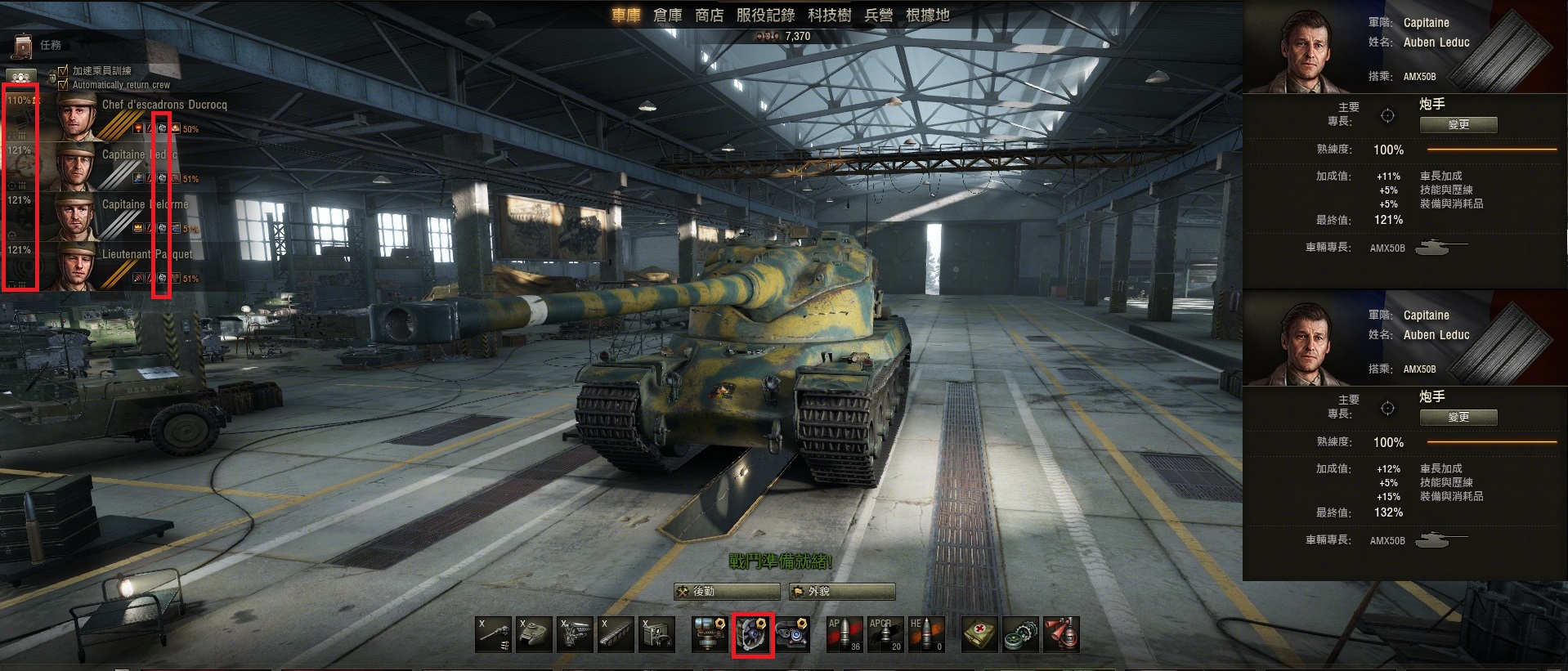1568x671 pixels.
Task: Toggle the 加速乘員訓練 checkbox
Action: [x=64, y=71]
